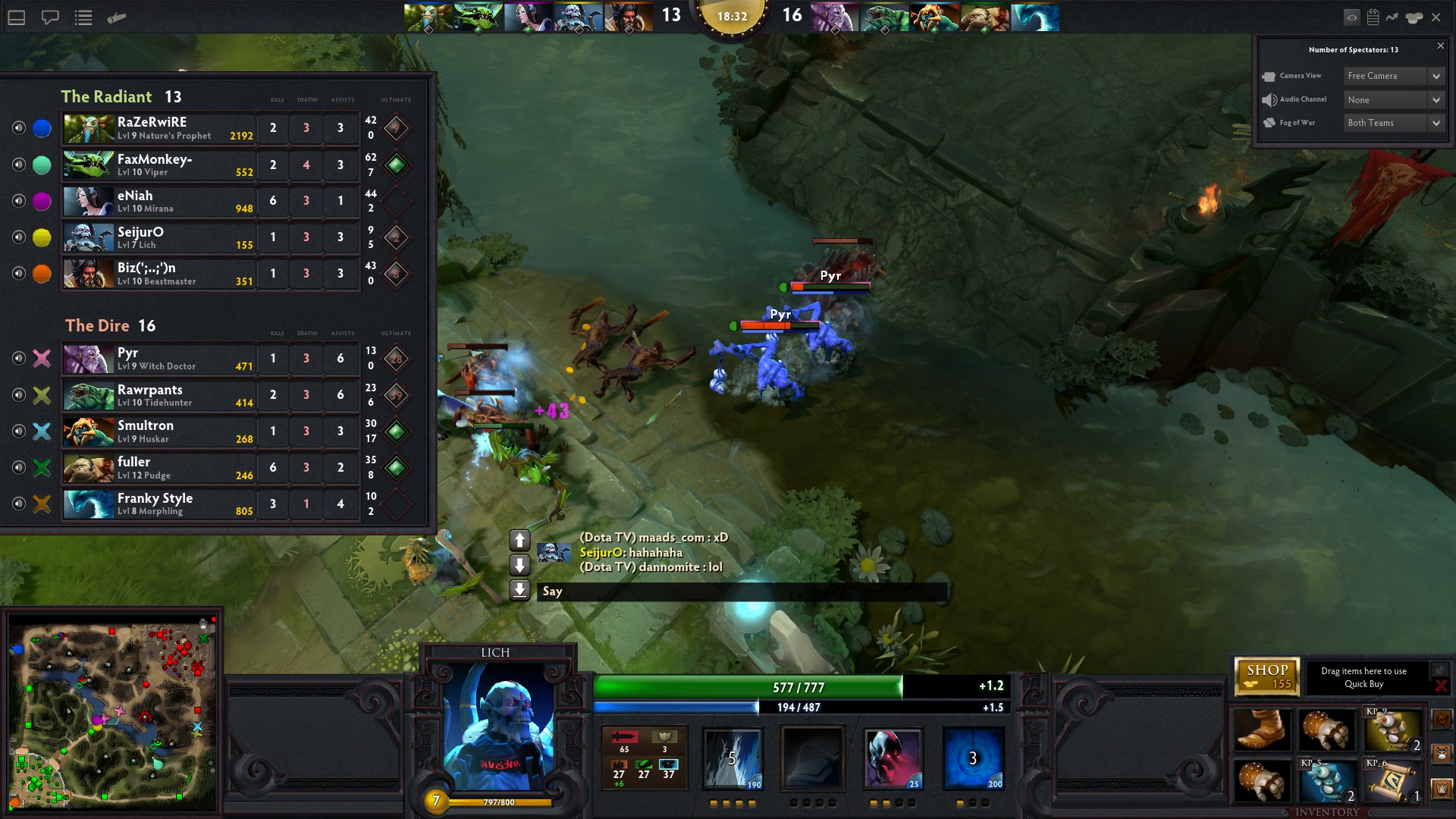Select the Sacrifice ability icon
1456x819 pixels.
pos(893,758)
